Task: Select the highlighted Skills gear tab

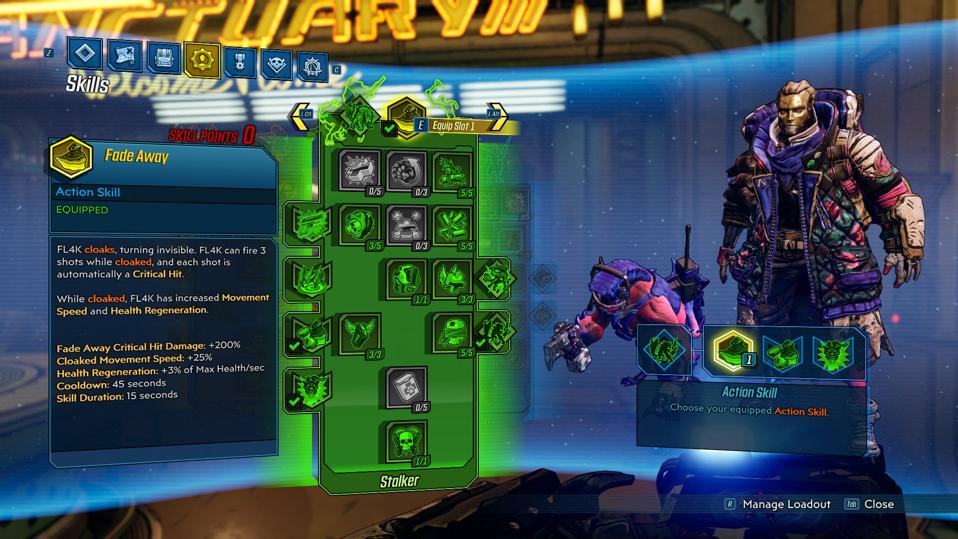Action: [x=200, y=59]
